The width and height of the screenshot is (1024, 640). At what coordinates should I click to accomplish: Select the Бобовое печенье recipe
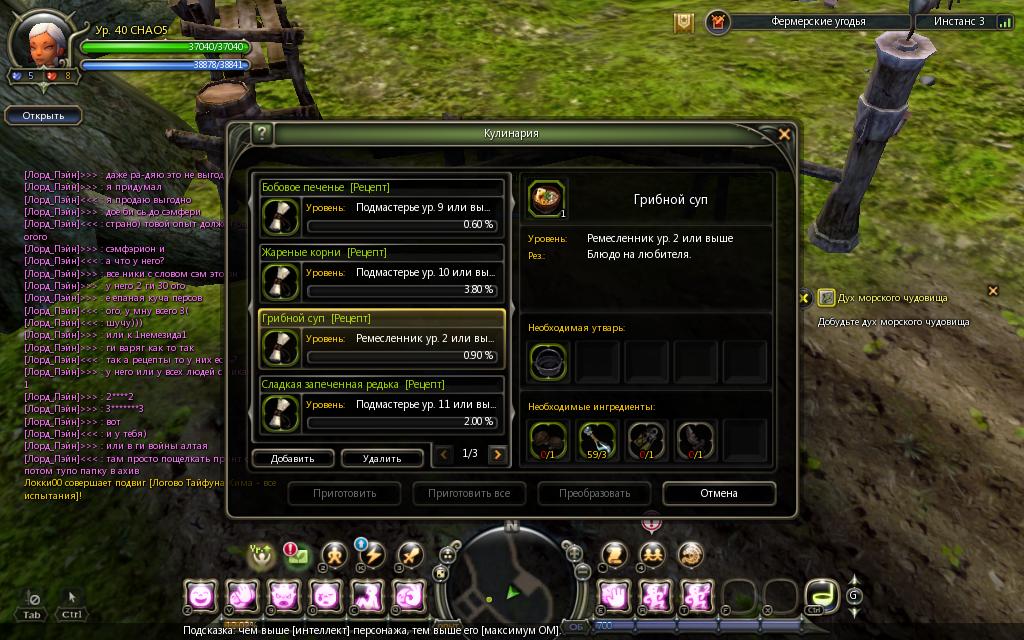[382, 208]
